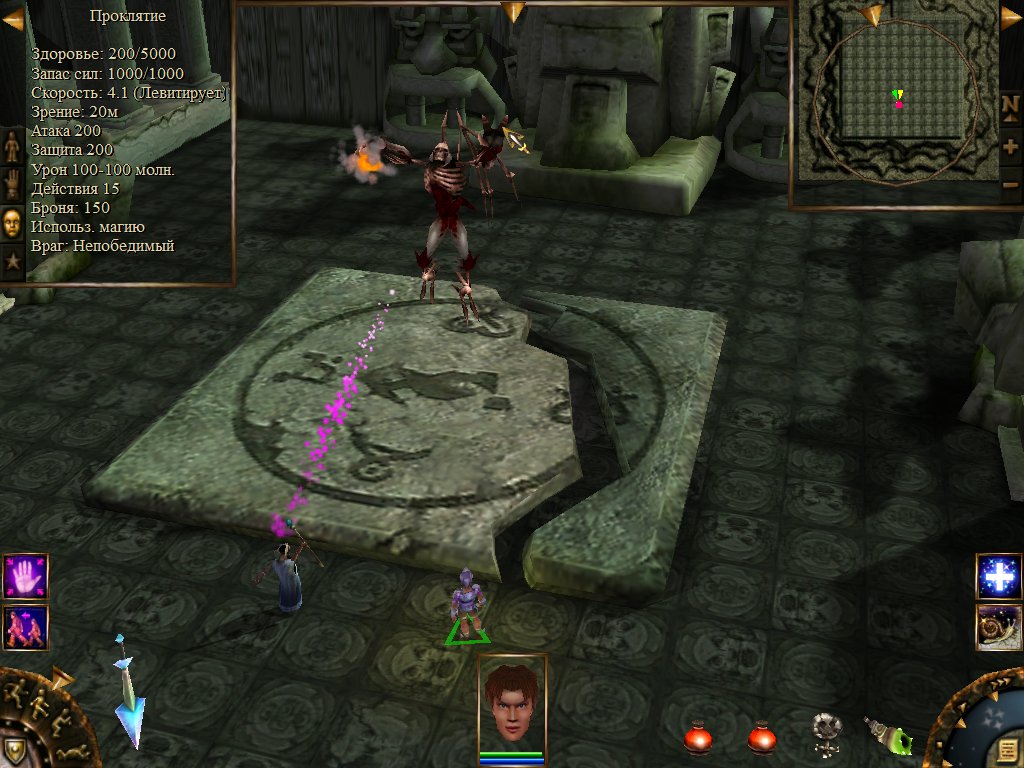The width and height of the screenshot is (1024, 768).
Task: Collapse the minimap with the right arrow
Action: [1011, 18]
